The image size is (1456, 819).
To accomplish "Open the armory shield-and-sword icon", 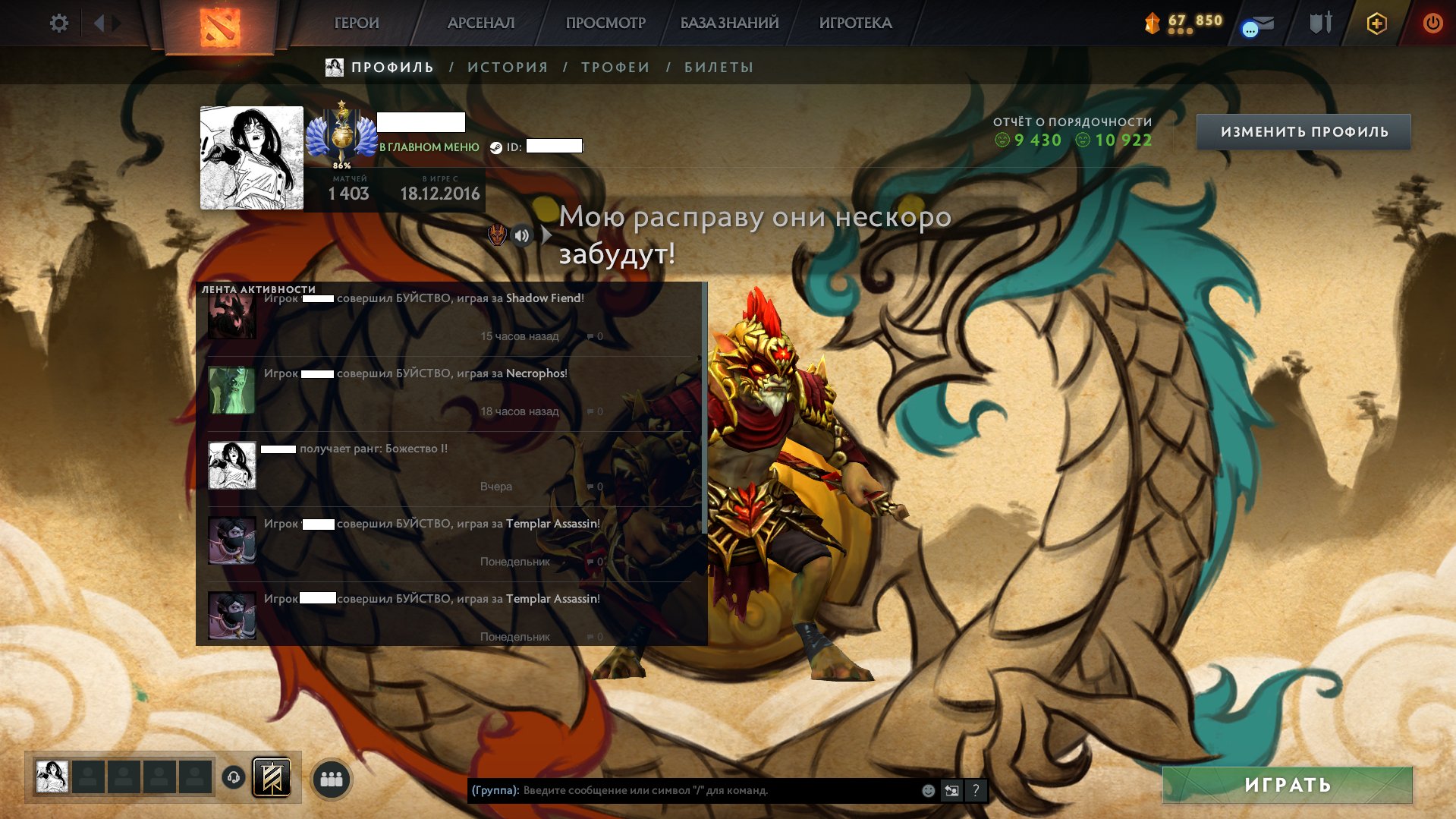I will coord(1322,23).
